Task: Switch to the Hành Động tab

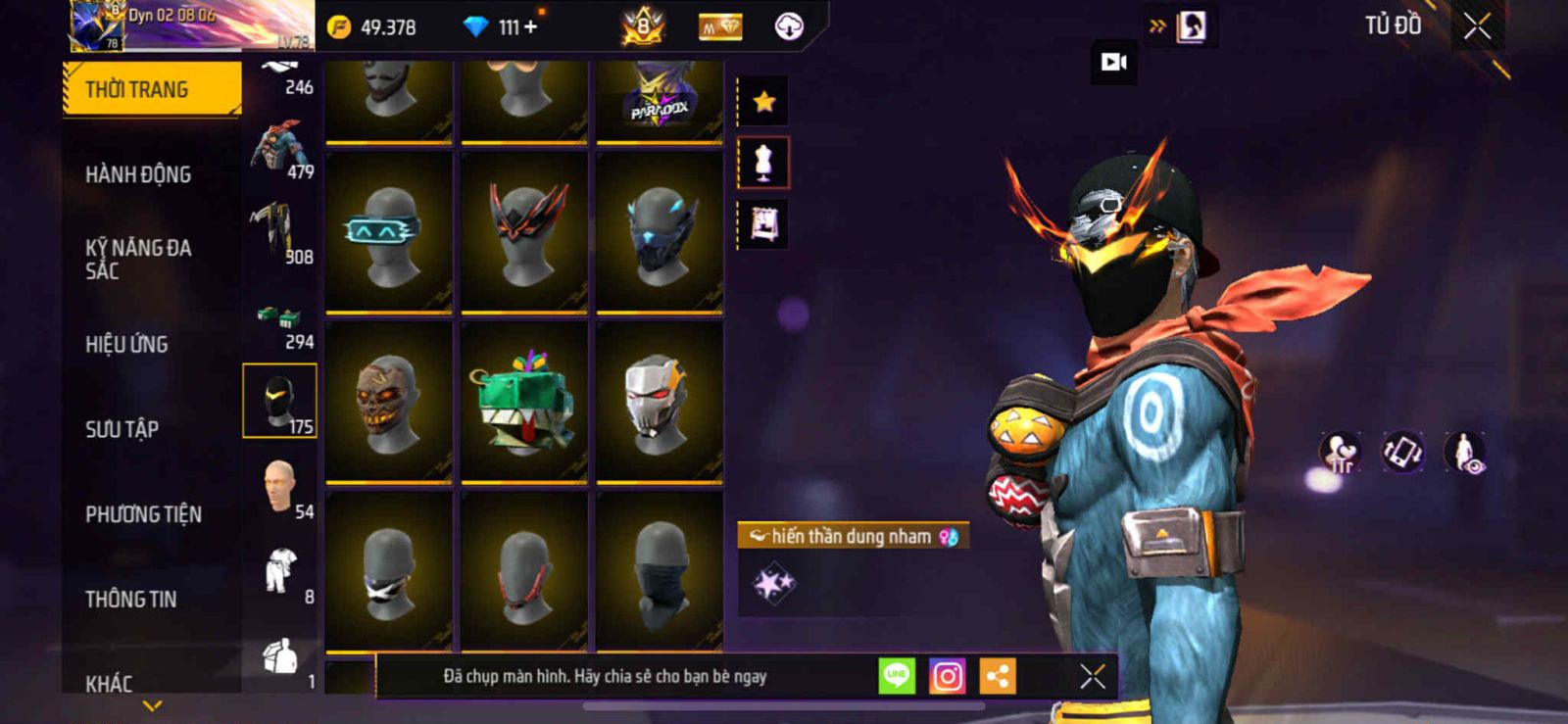Action: [x=138, y=174]
